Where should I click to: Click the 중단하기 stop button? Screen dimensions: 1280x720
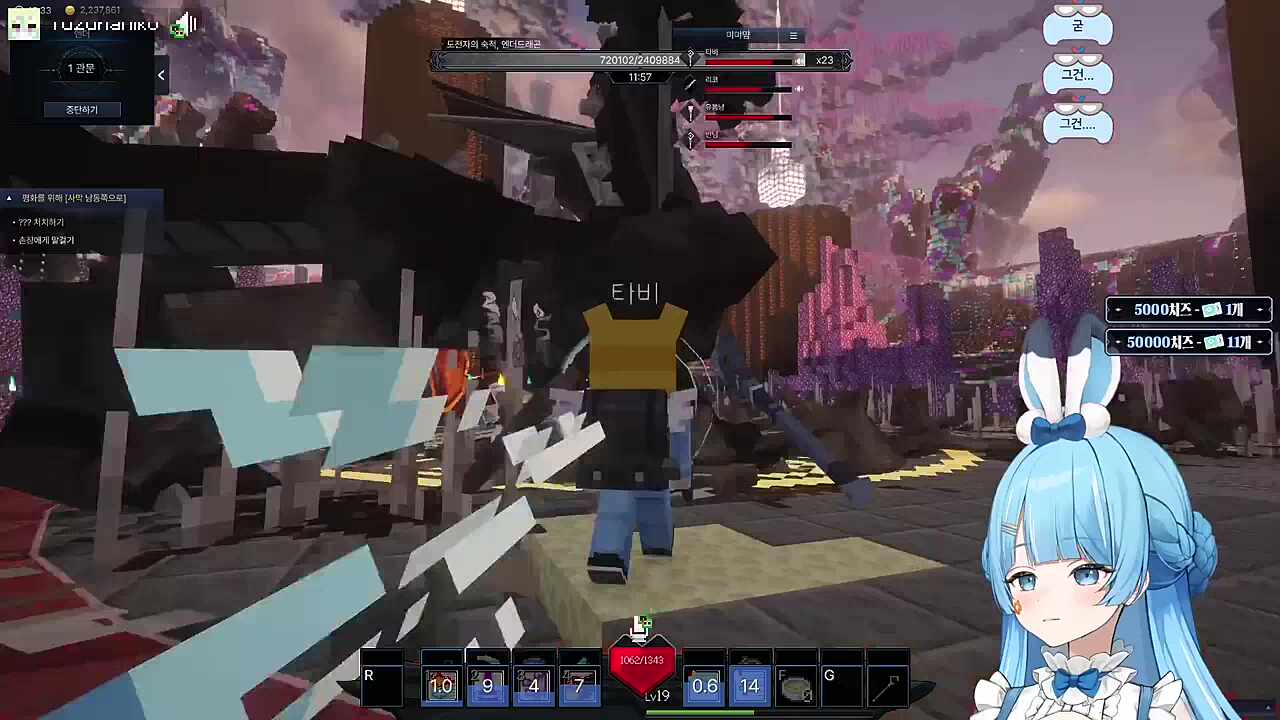coord(82,109)
